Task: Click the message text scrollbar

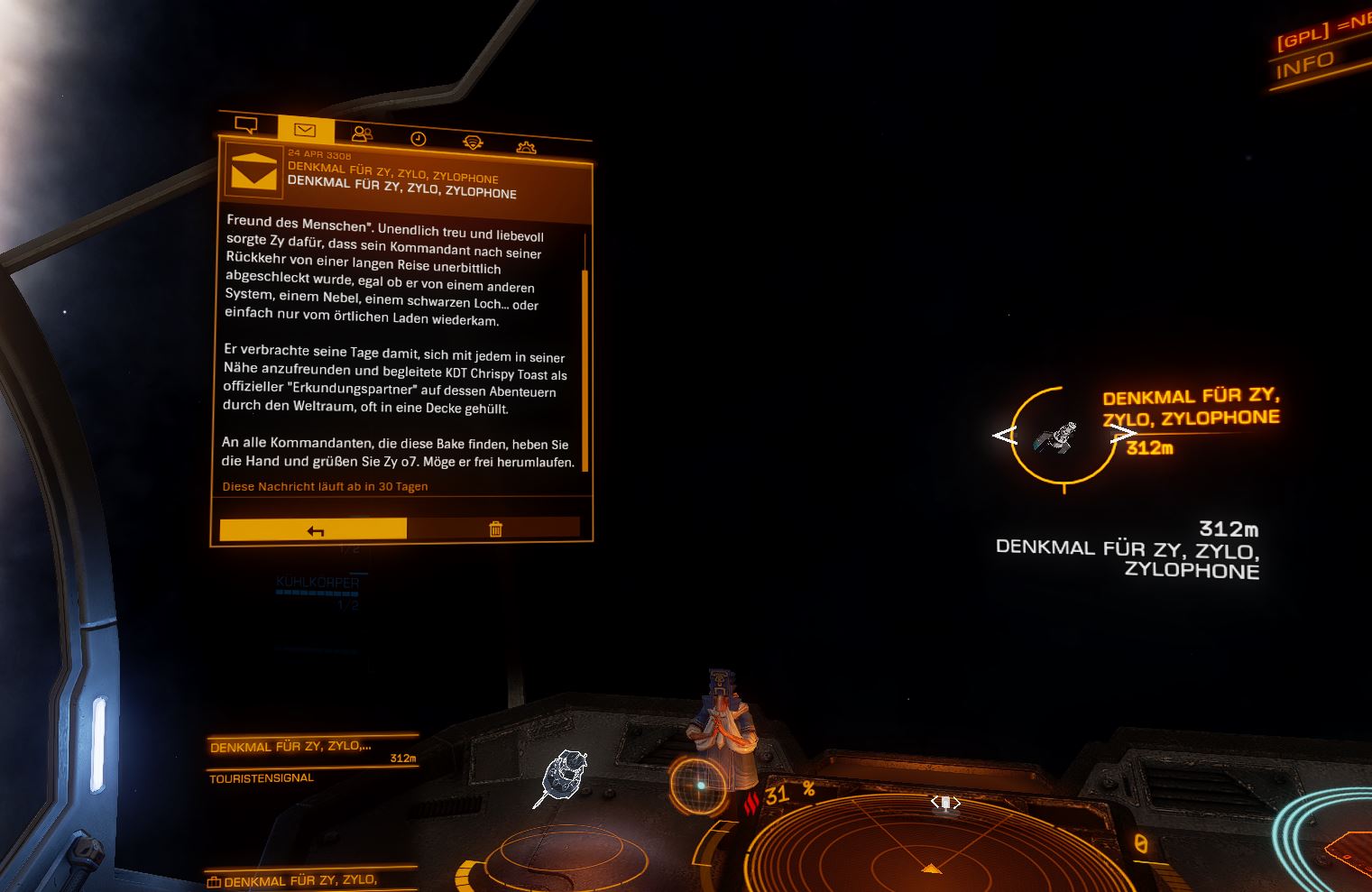Action: click(x=585, y=368)
